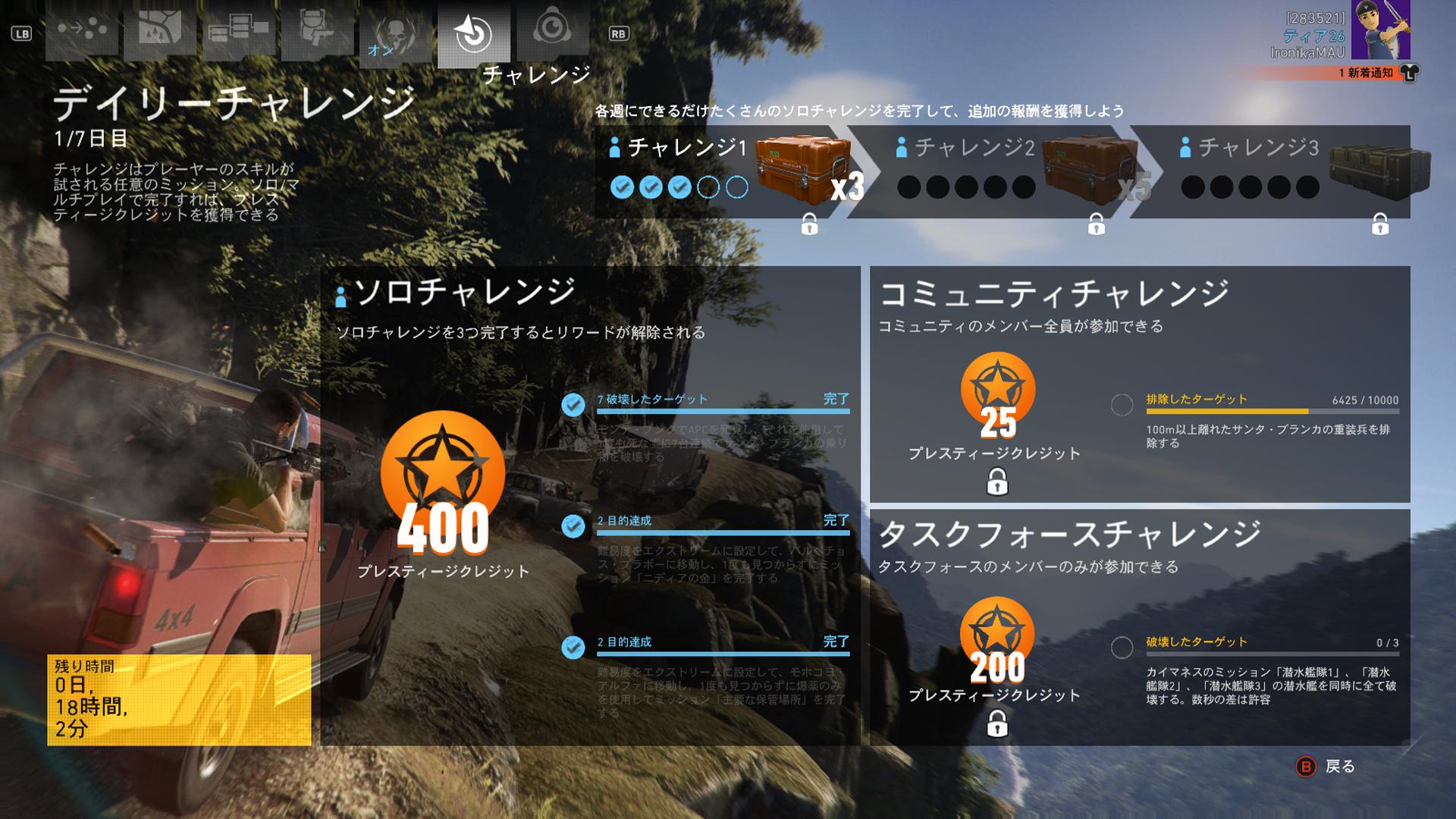Click the first completed blue checkmark under チャレンジ1

(x=623, y=184)
